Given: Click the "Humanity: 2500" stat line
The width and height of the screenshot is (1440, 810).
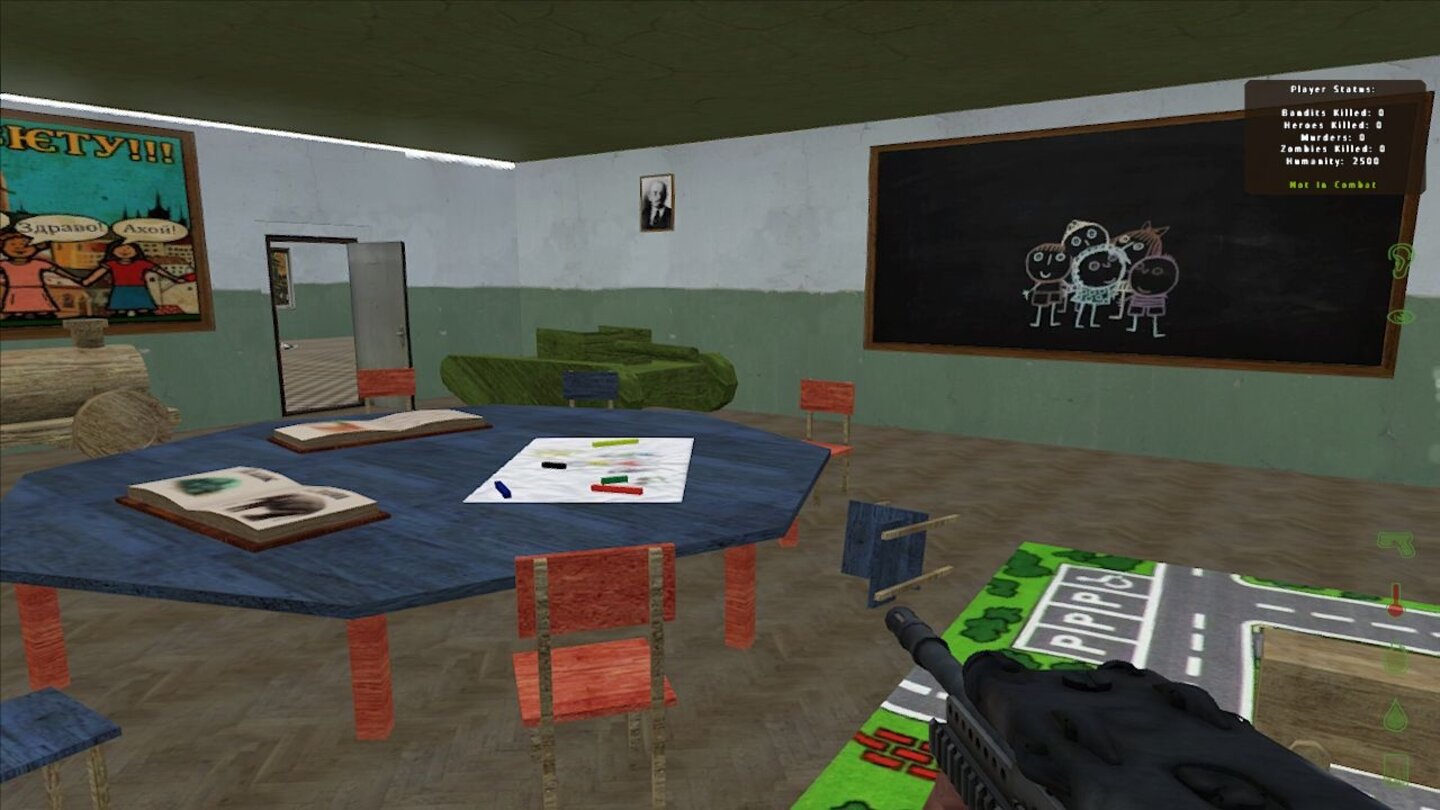Looking at the screenshot, I should tap(1332, 161).
